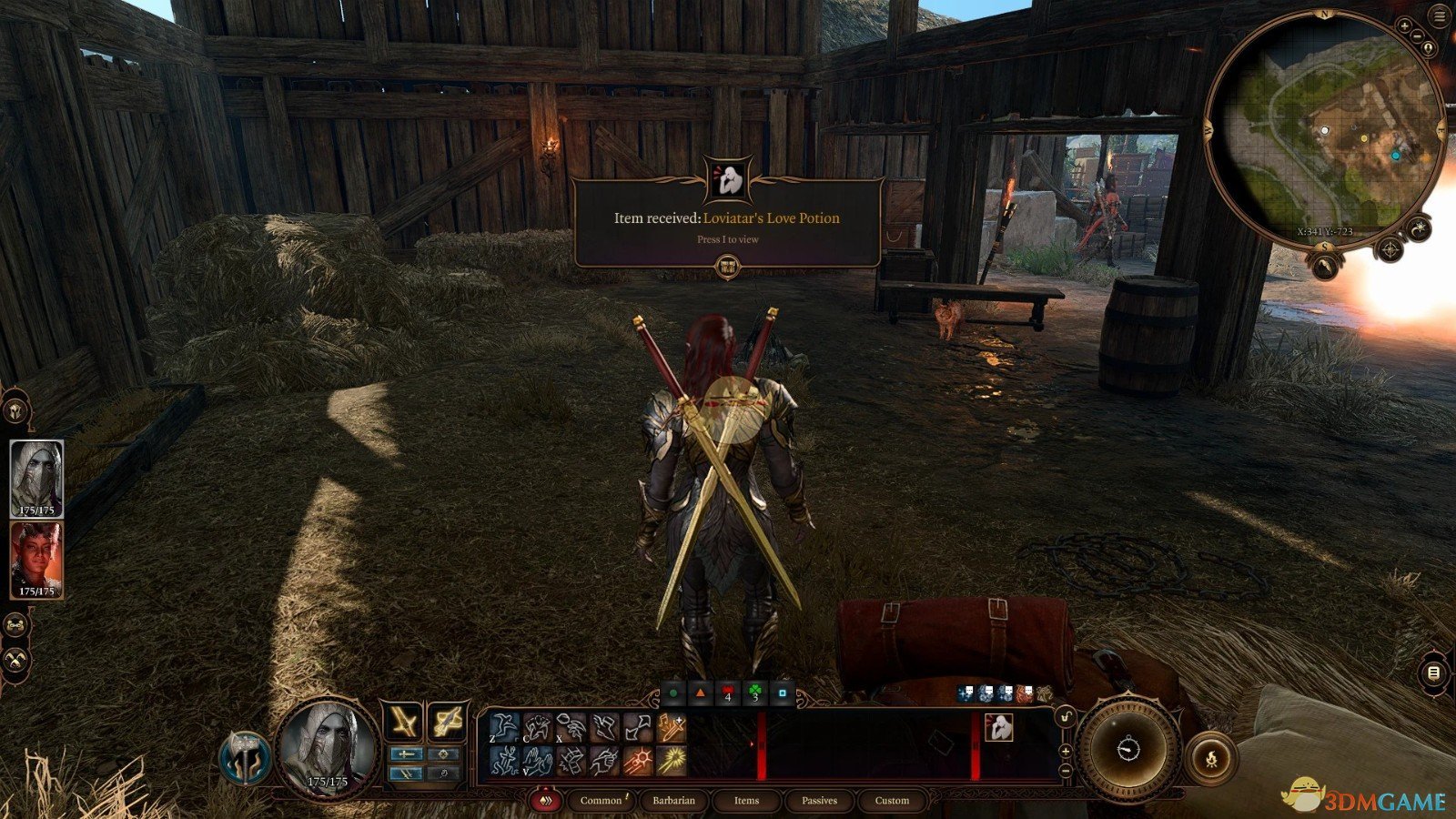Viewport: 1456px width, 819px height.
Task: Select the red-skinned companion portrait
Action: (x=36, y=557)
